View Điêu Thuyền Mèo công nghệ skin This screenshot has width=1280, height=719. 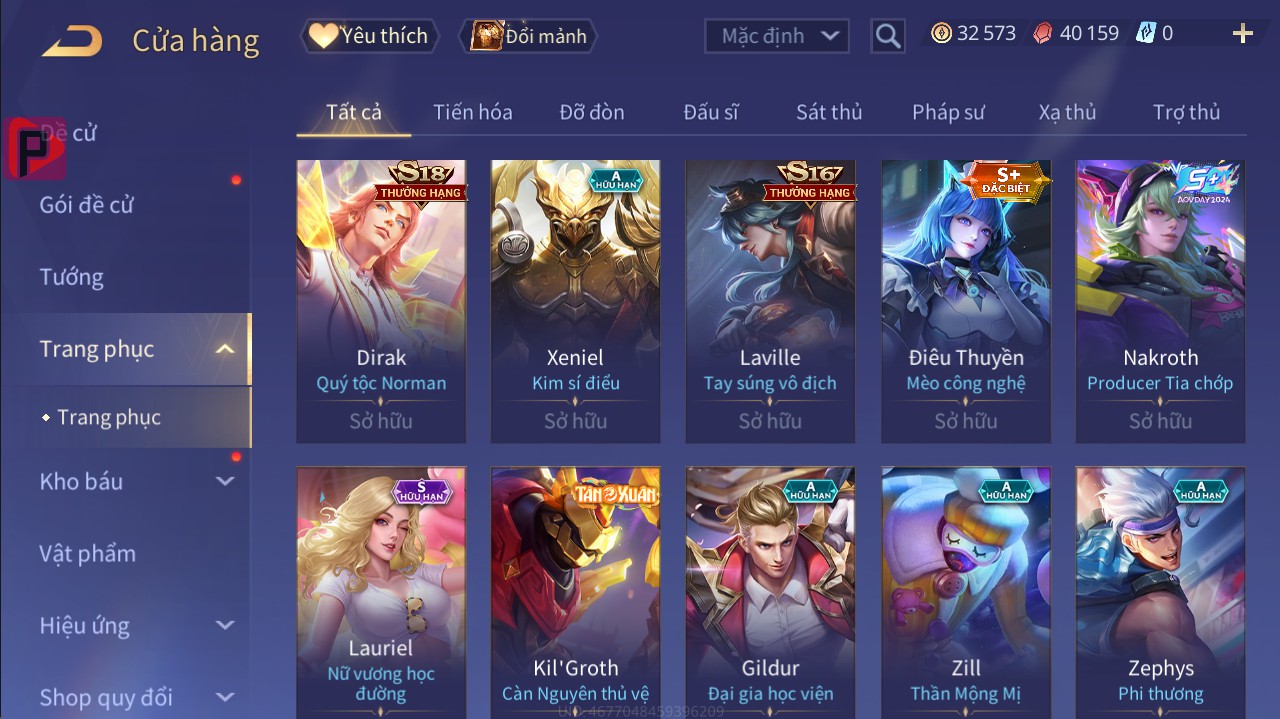(966, 300)
